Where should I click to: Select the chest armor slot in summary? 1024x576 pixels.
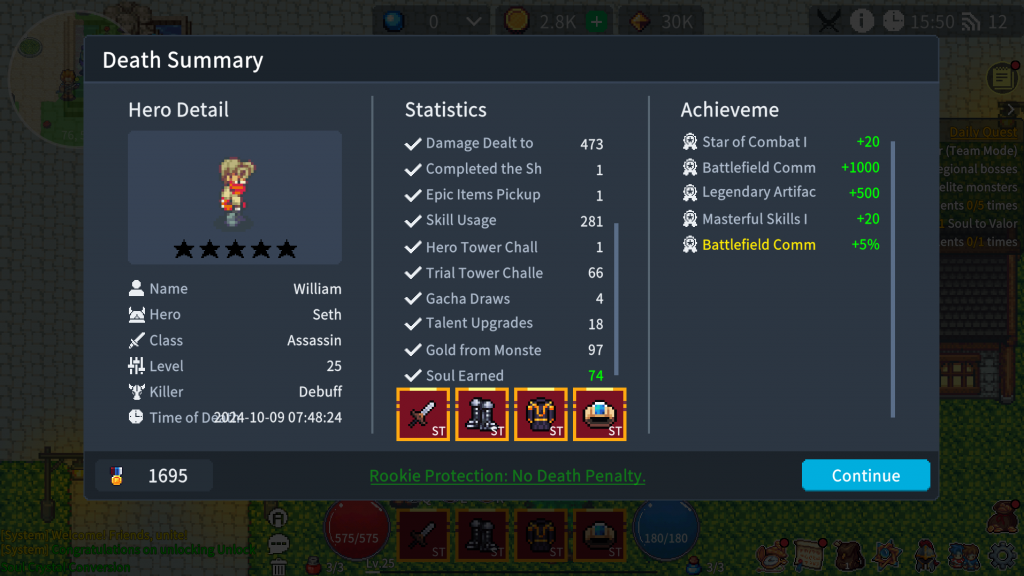tap(541, 414)
